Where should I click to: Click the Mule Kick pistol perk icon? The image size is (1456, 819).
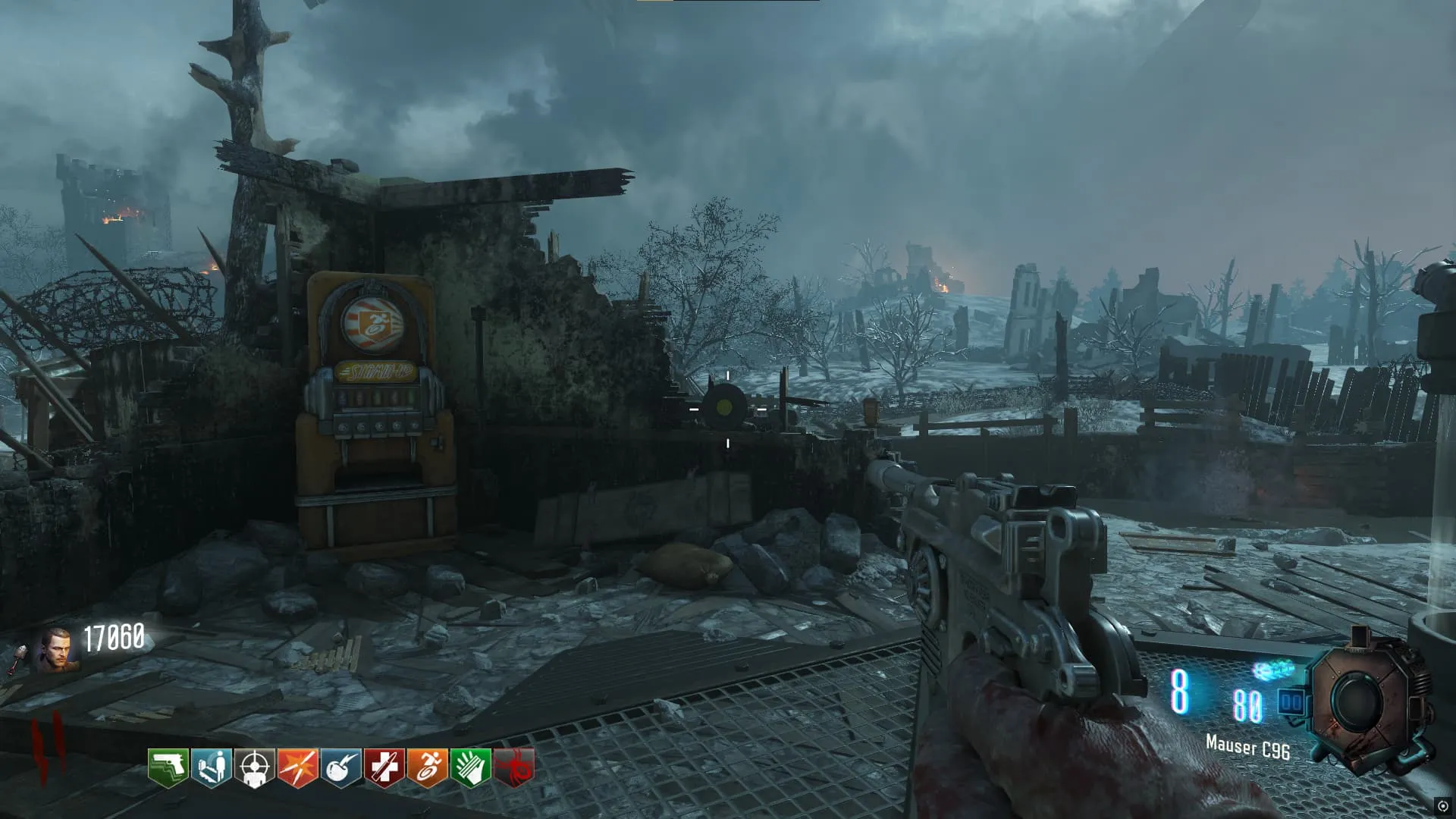pos(168,767)
